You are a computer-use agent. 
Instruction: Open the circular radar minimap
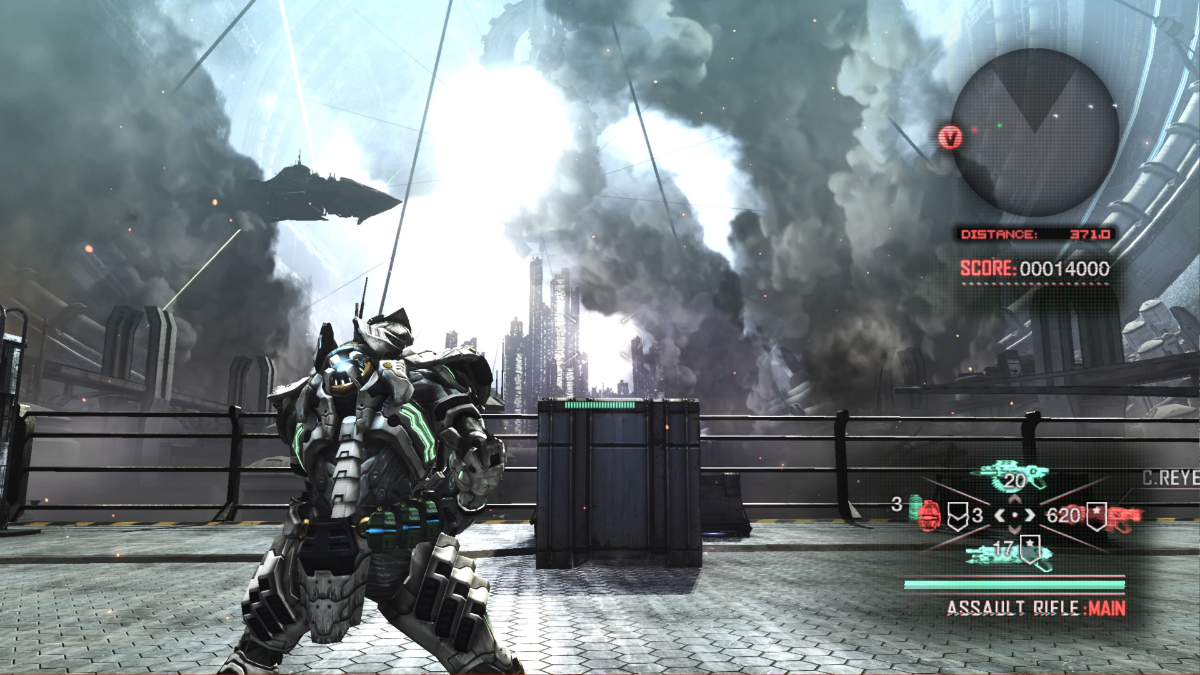[x=1034, y=132]
